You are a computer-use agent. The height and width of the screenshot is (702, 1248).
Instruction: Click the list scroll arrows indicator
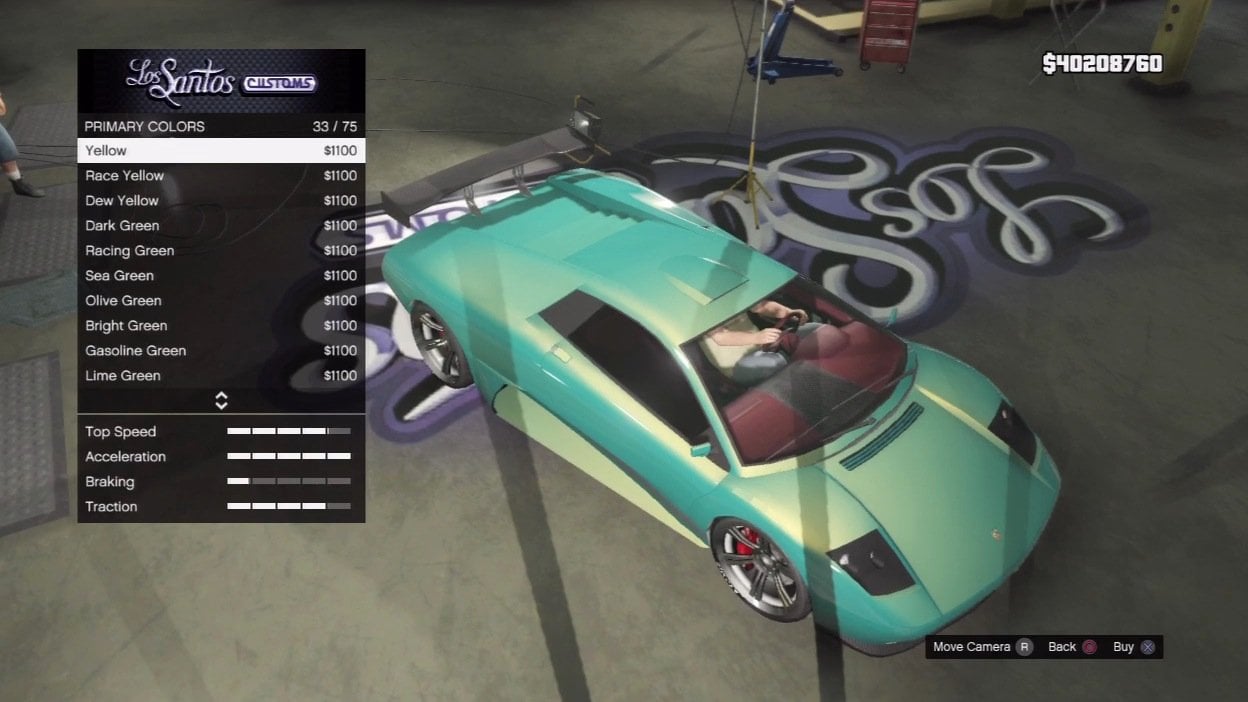[221, 401]
